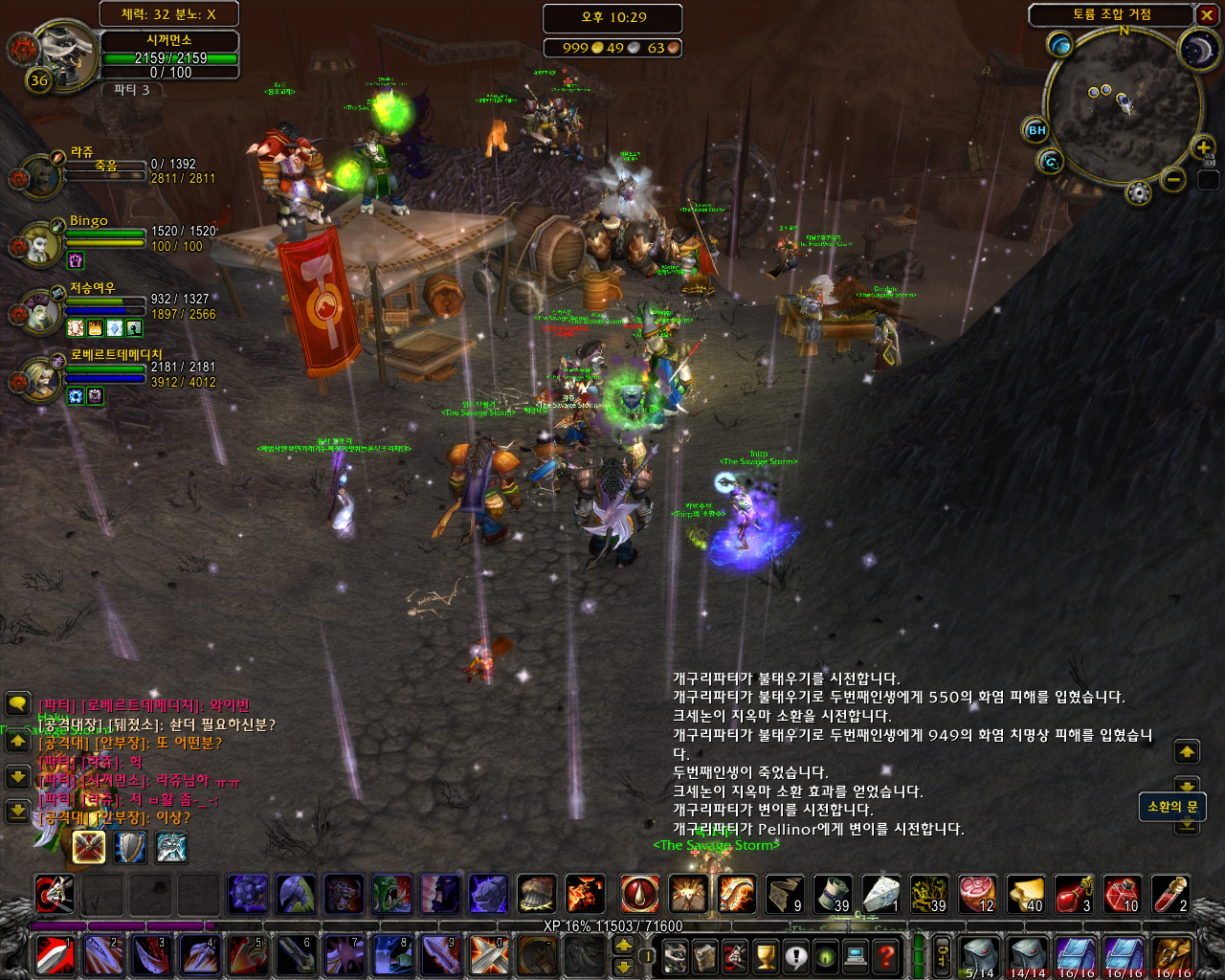Image resolution: width=1225 pixels, height=980 pixels.
Task: Open the chat bubble menu button
Action: pyautogui.click(x=18, y=704)
